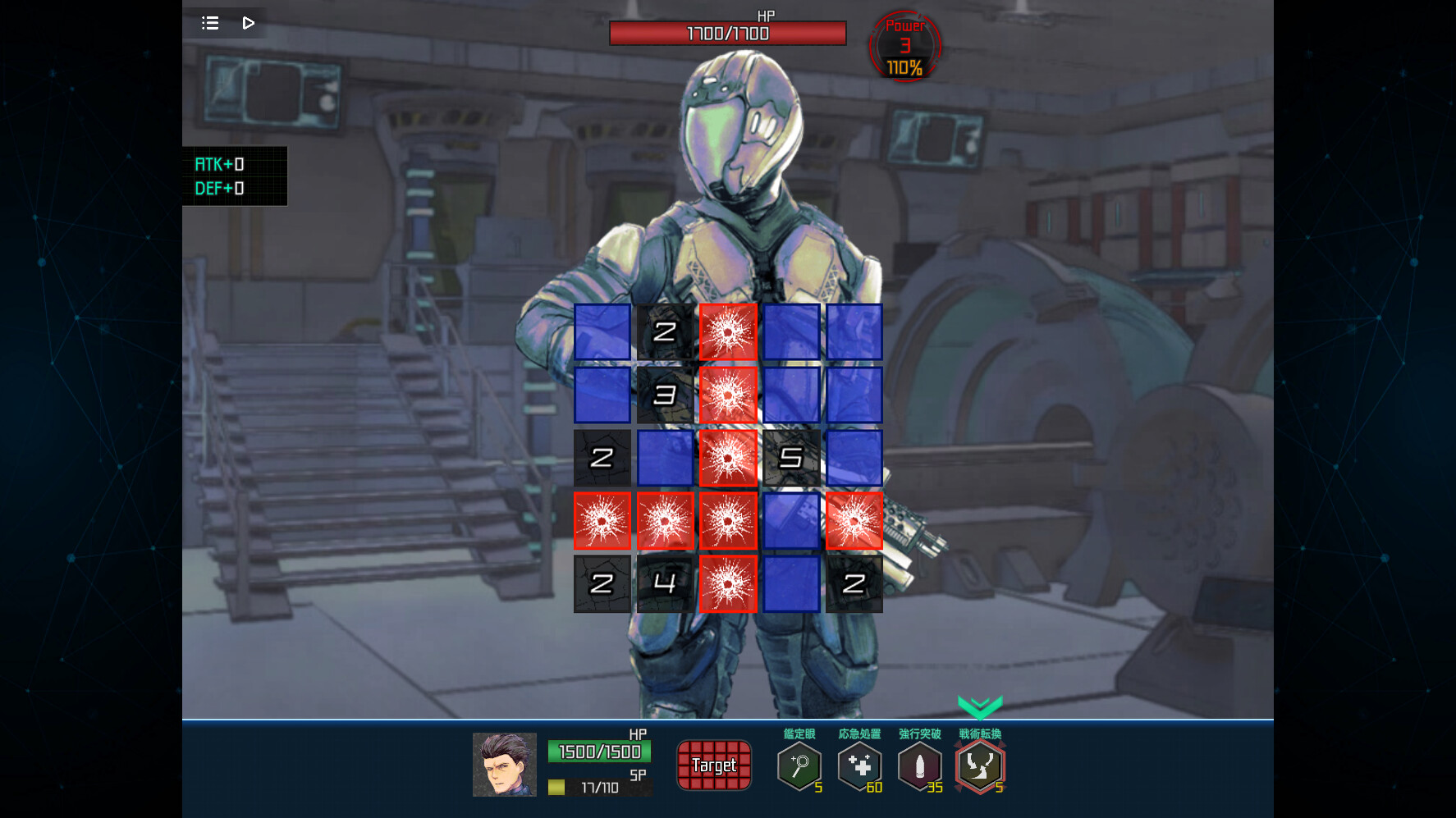Click the player character portrait
The image size is (1456, 818).
point(504,765)
